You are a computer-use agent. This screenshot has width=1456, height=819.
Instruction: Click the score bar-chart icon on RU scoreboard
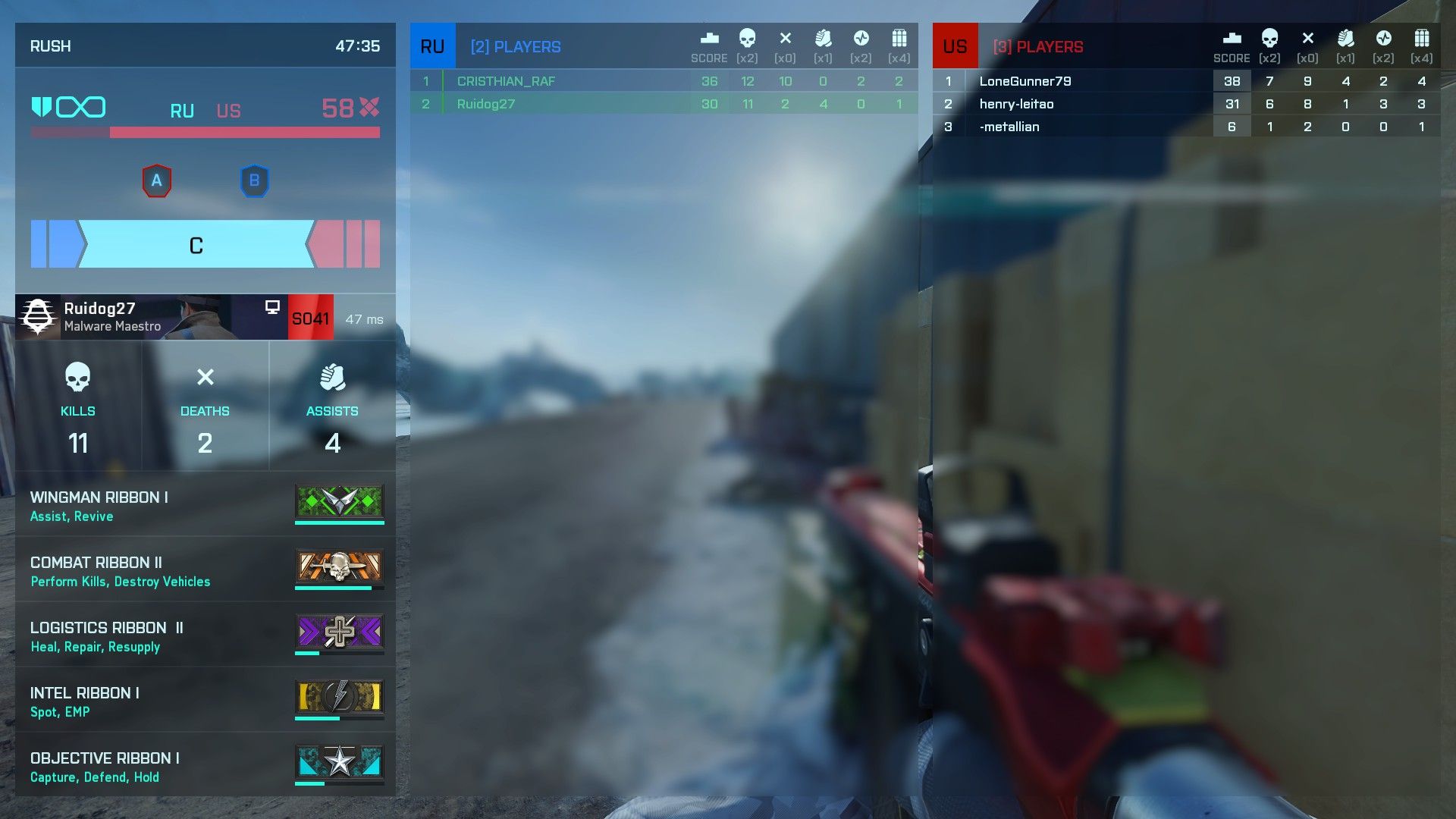pos(708,37)
